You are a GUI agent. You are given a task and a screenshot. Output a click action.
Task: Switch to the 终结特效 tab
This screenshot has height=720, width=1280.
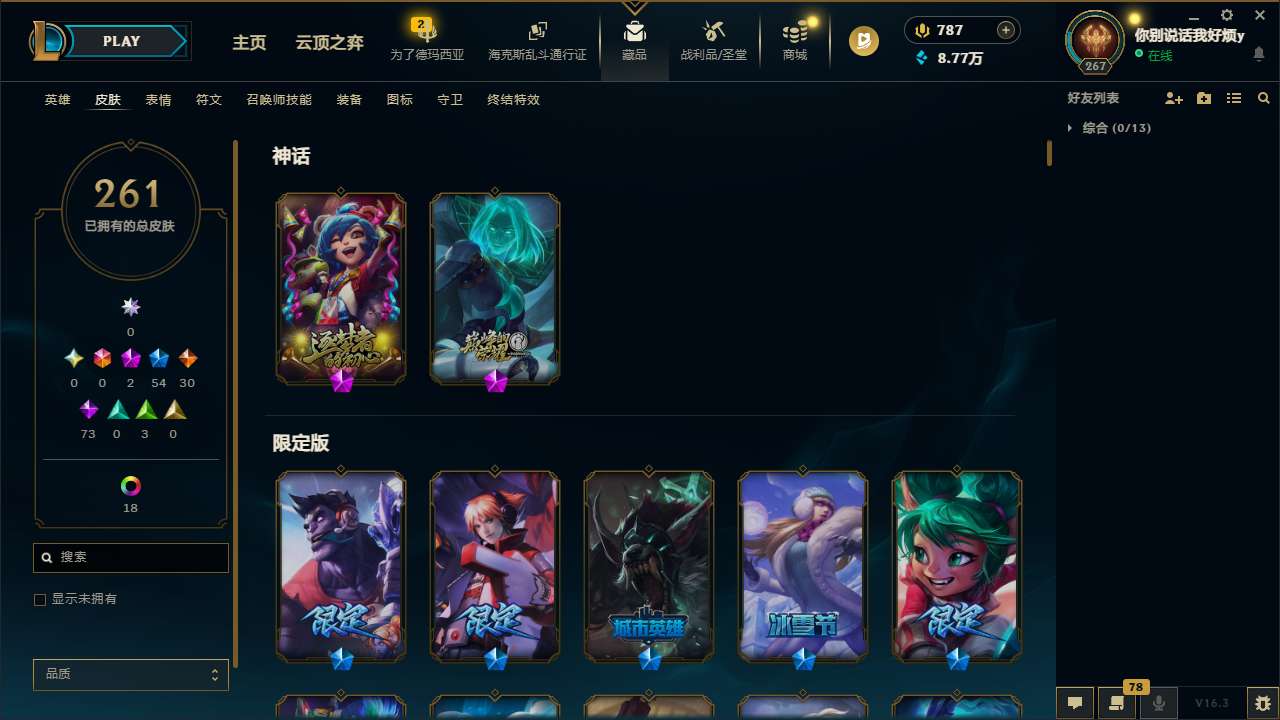(x=513, y=100)
